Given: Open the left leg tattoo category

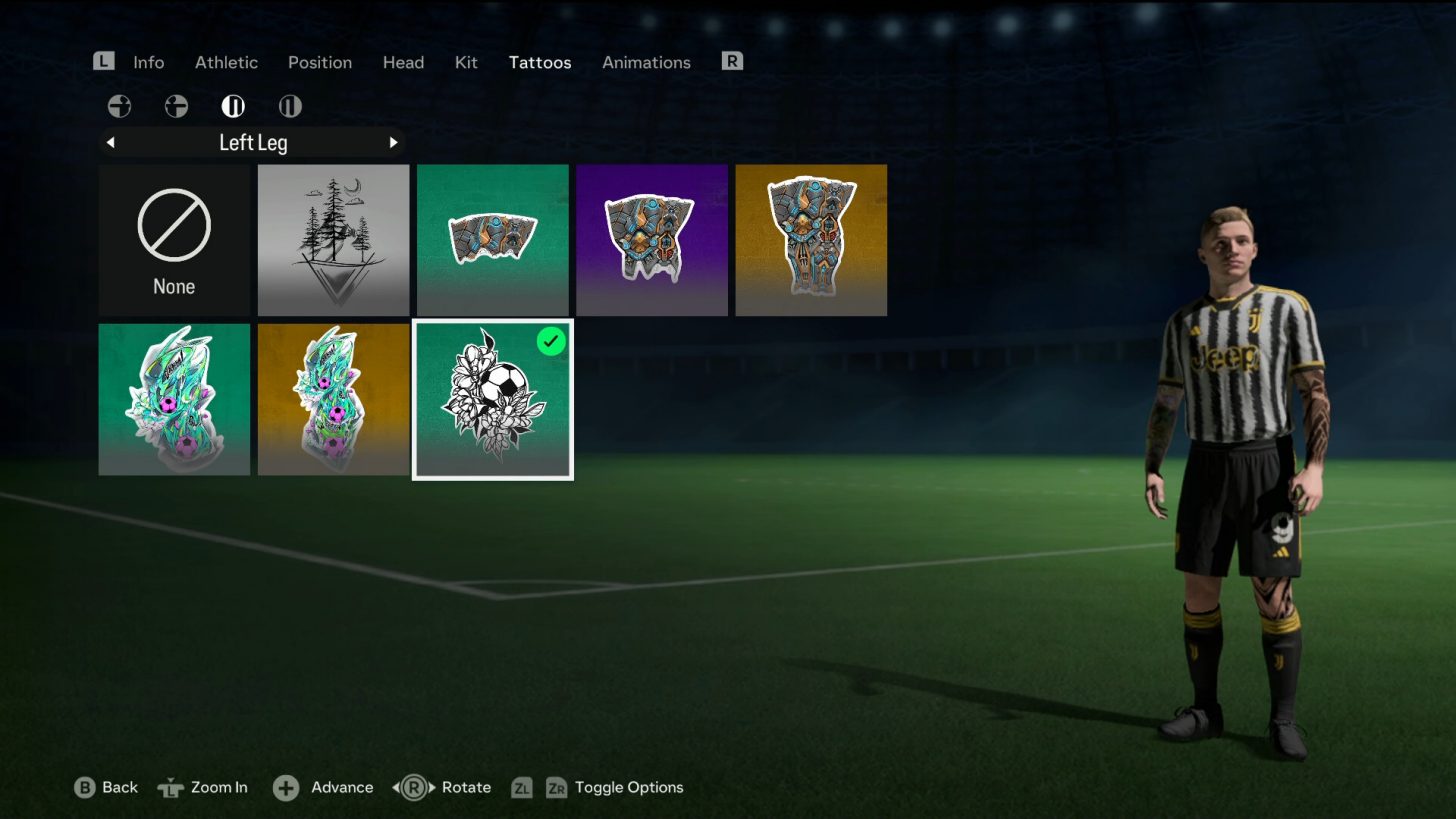Looking at the screenshot, I should pyautogui.click(x=233, y=106).
